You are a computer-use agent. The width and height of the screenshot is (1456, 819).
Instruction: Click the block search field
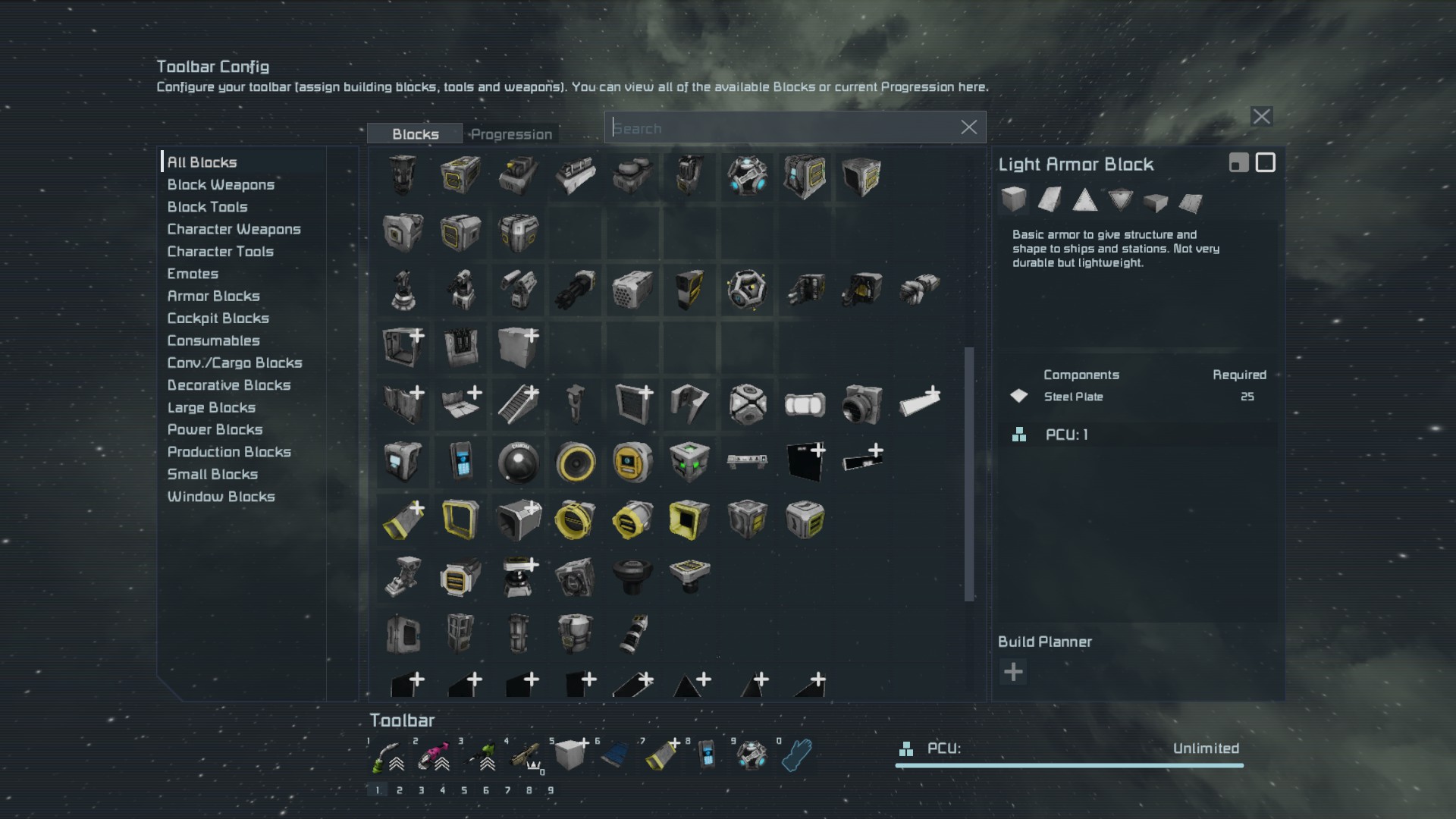tap(781, 128)
